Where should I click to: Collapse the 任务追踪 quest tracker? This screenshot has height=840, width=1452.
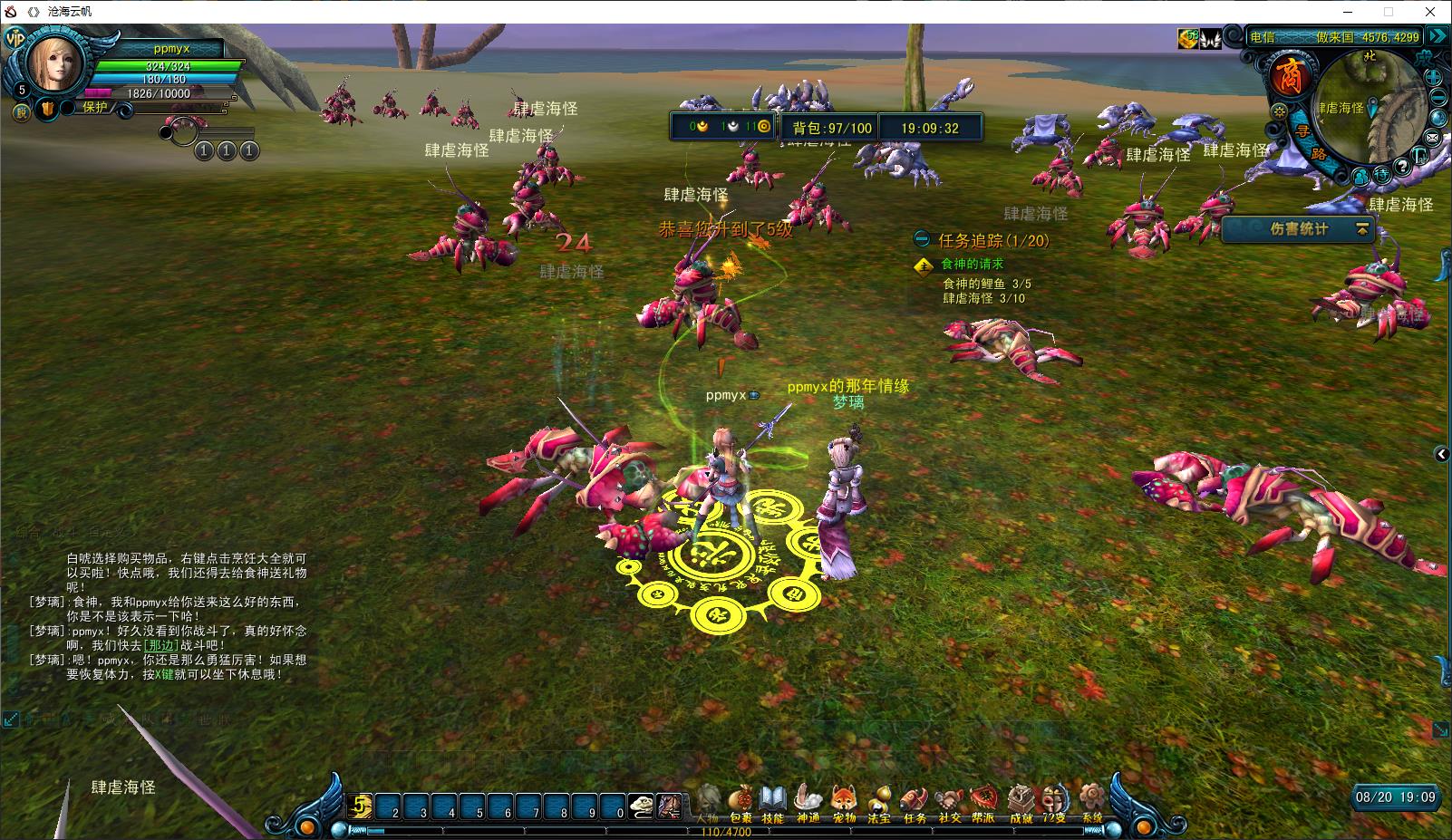922,240
